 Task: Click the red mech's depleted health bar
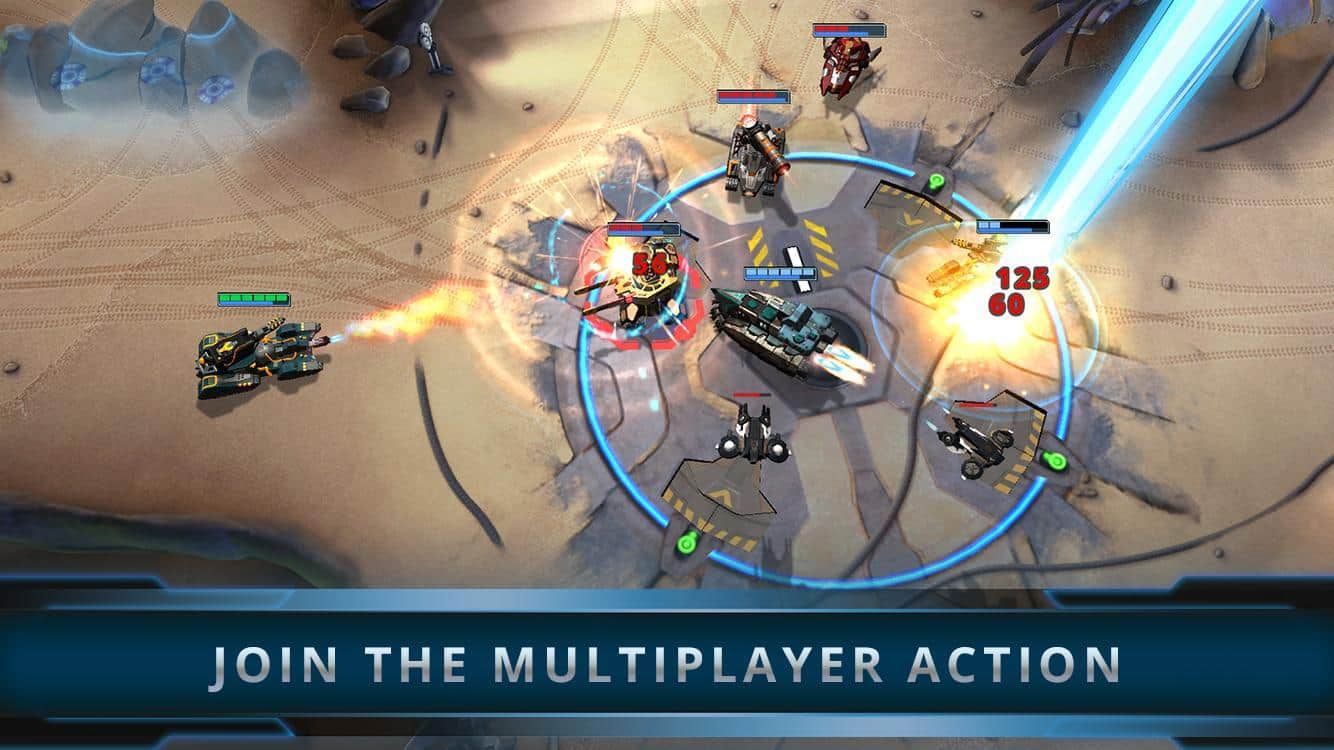645,229
